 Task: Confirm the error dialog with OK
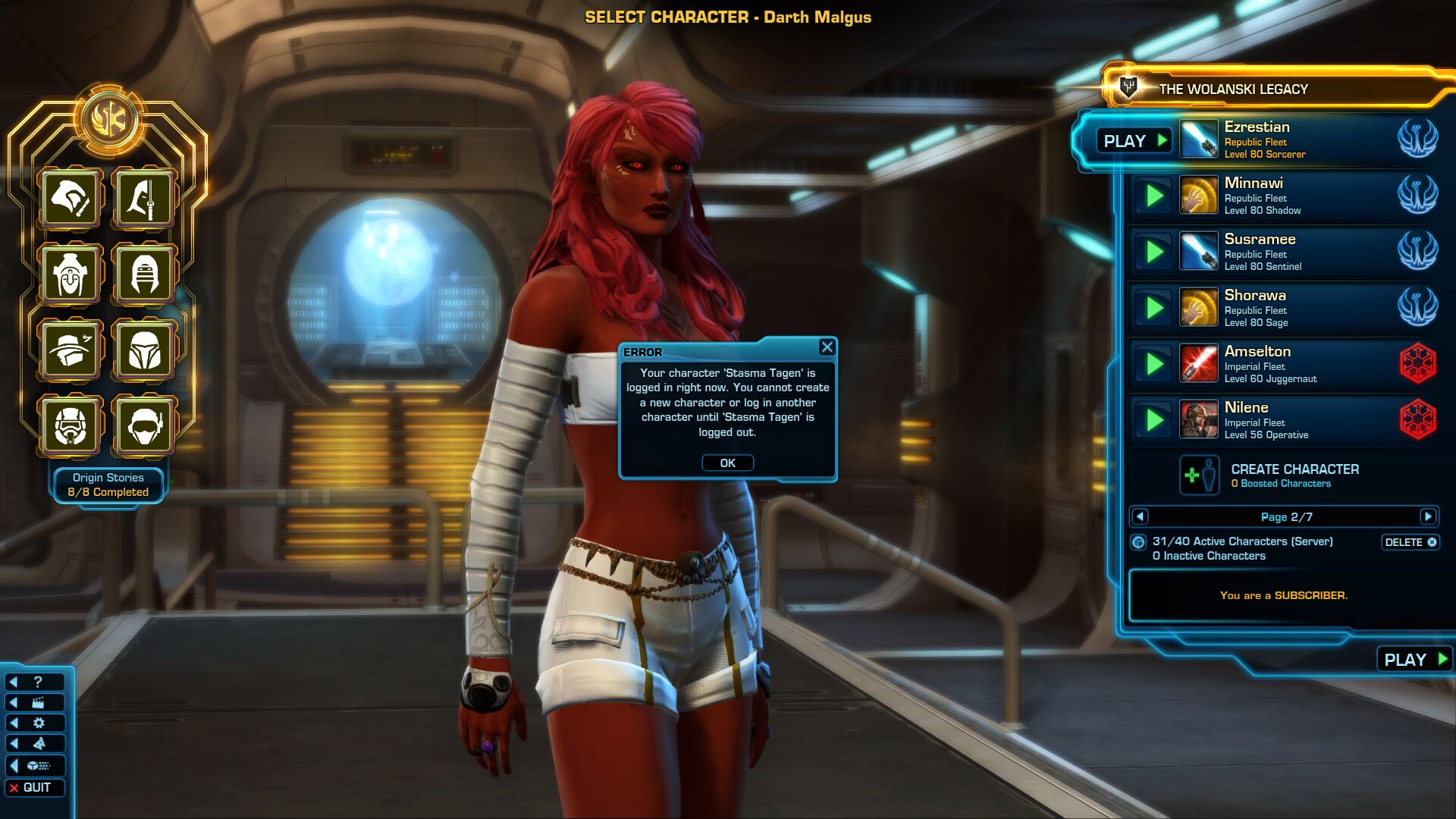(727, 463)
